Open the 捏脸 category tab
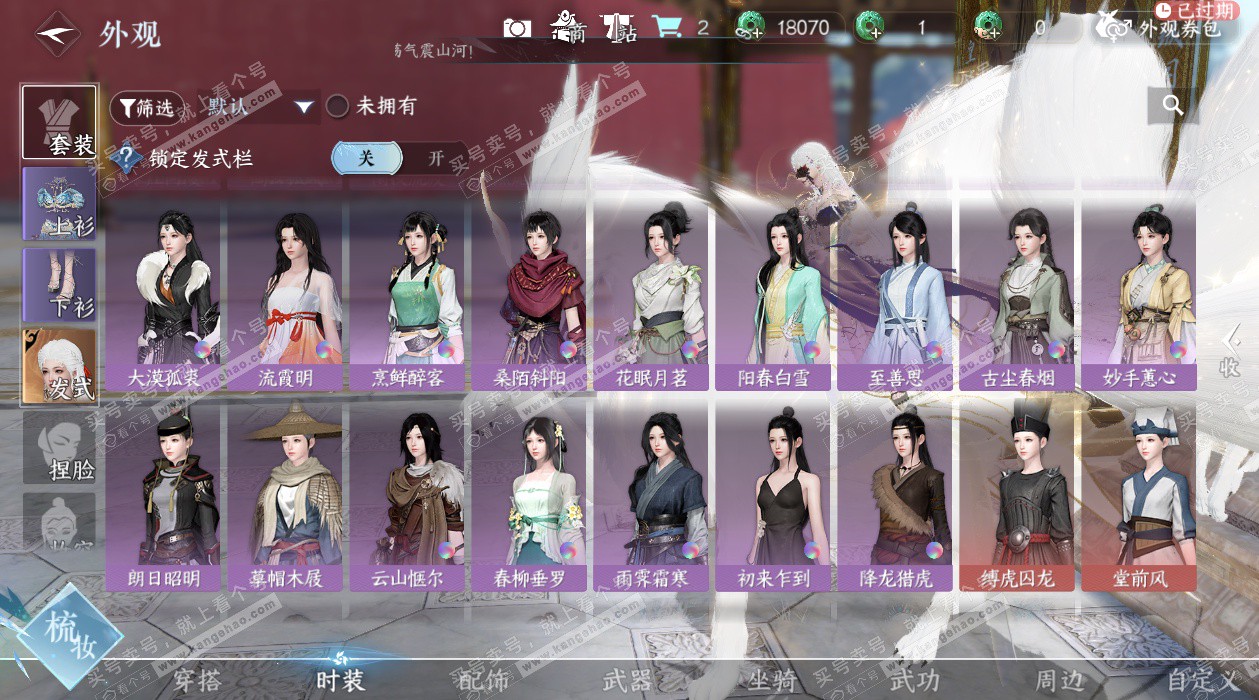 60,448
